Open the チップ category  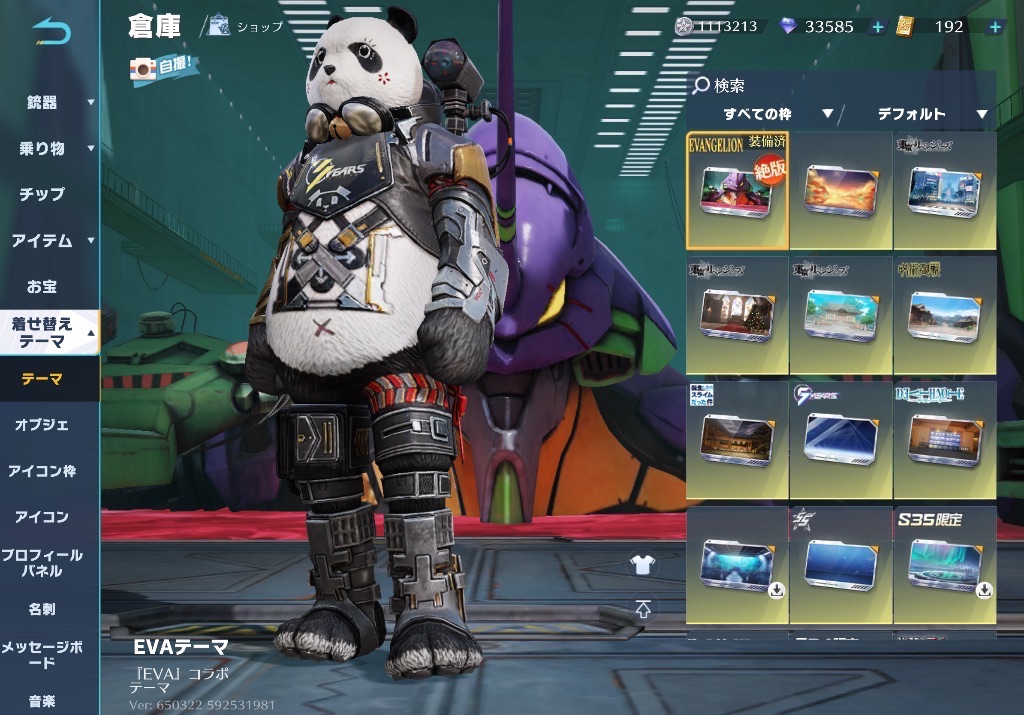pos(42,194)
